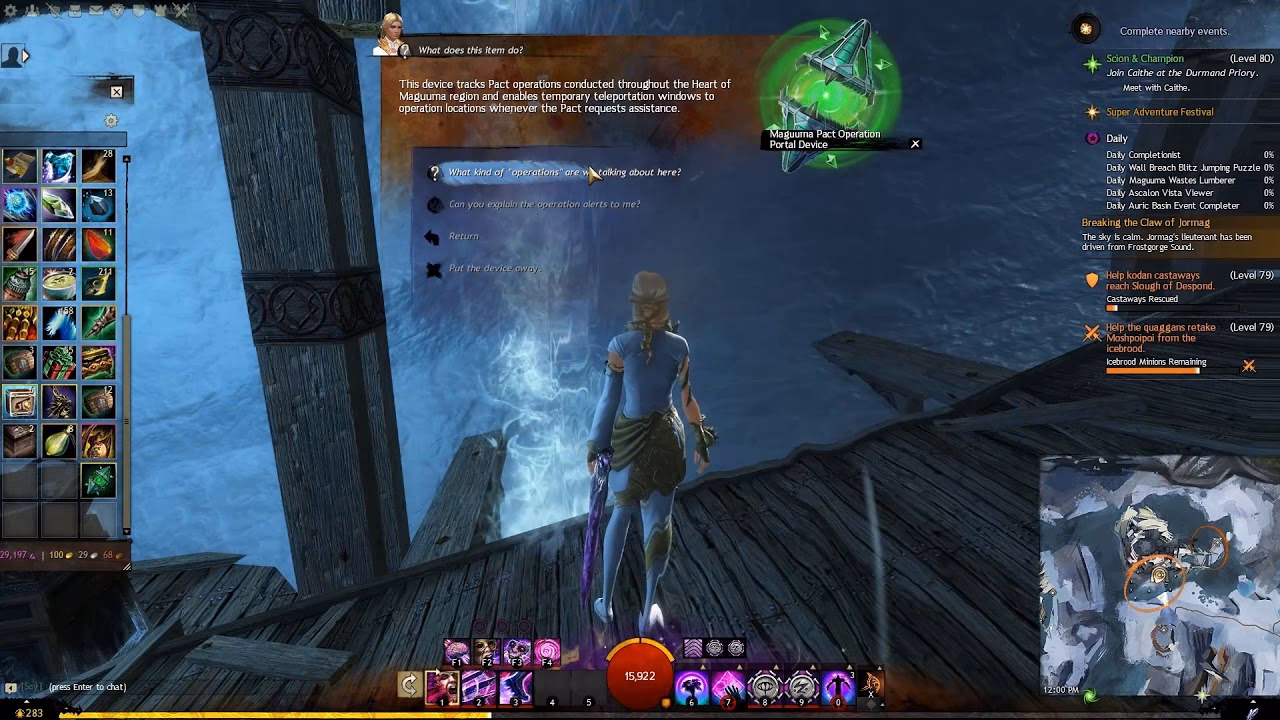Activate the F1 brain shatter skill
Image resolution: width=1280 pixels, height=720 pixels.
point(457,652)
